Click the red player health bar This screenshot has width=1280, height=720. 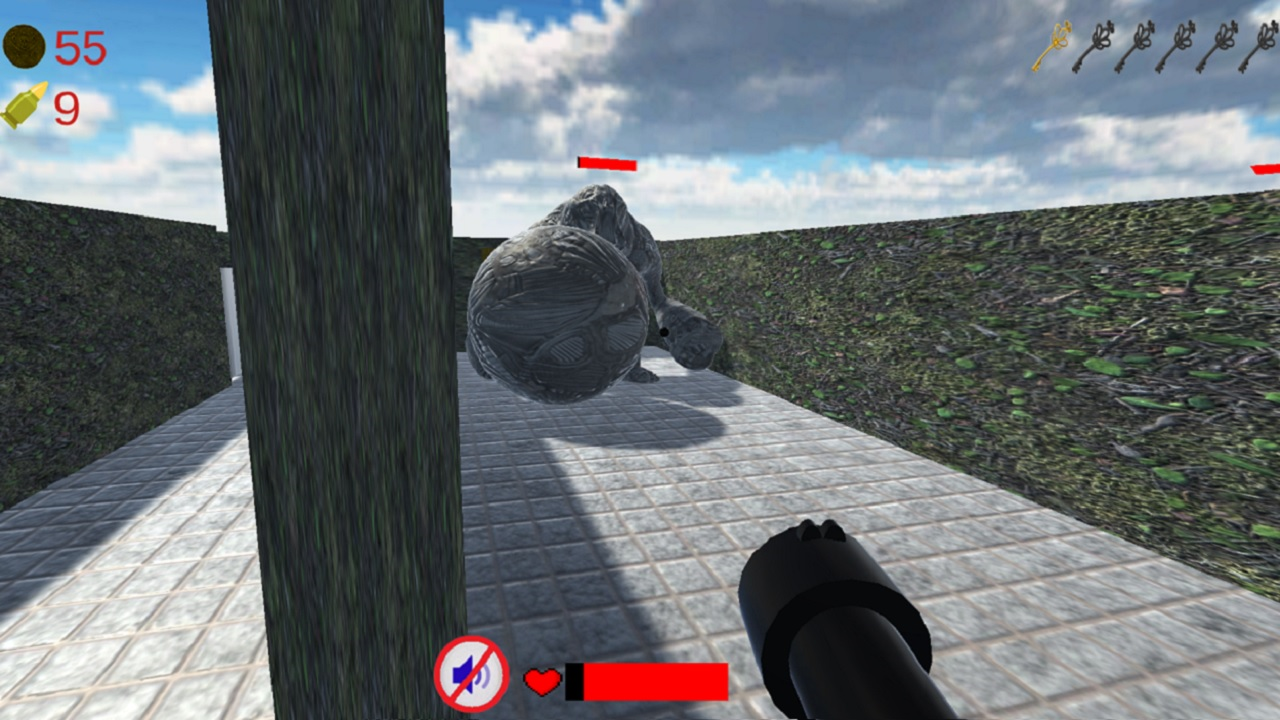pyautogui.click(x=655, y=679)
